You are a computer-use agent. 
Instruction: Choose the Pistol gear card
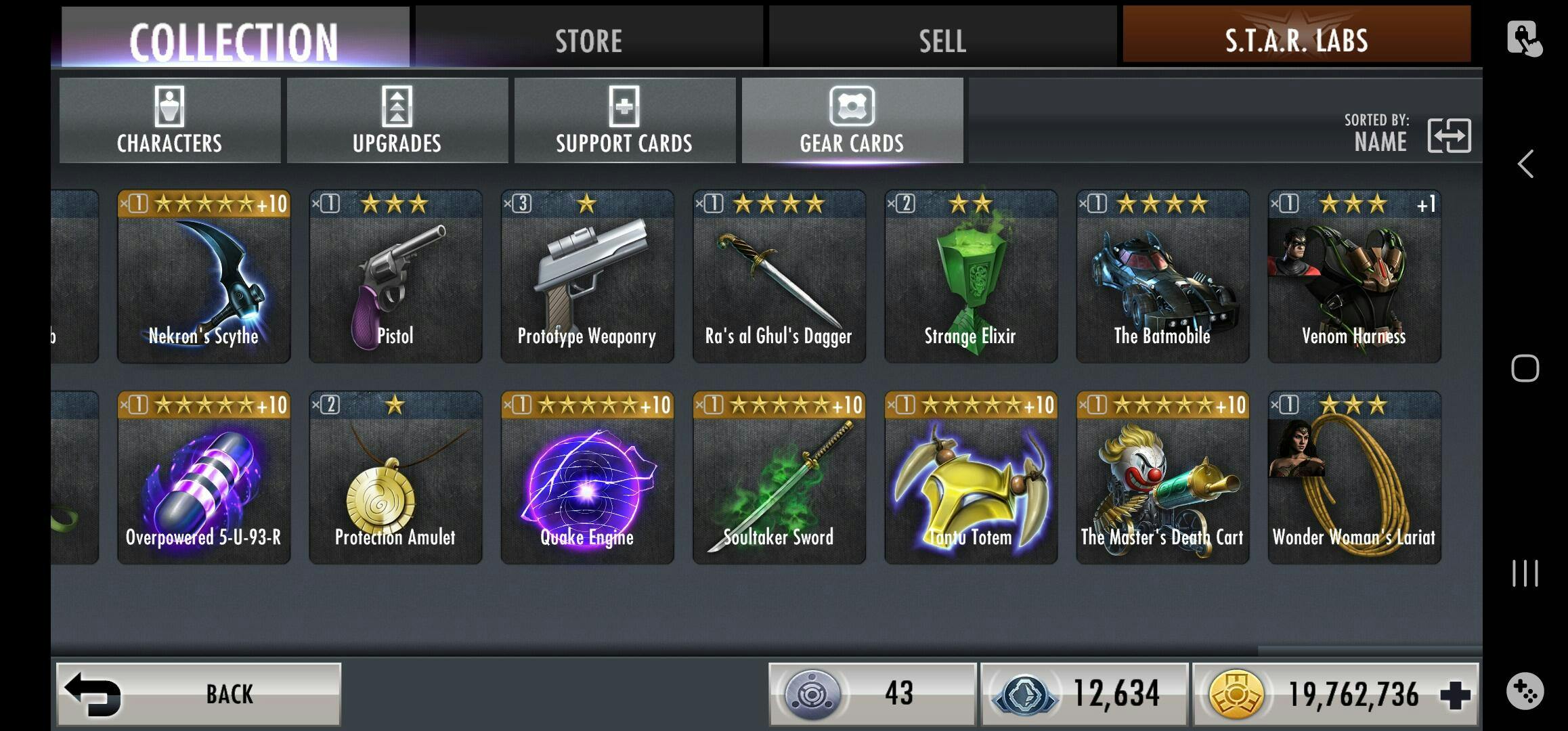pos(395,276)
